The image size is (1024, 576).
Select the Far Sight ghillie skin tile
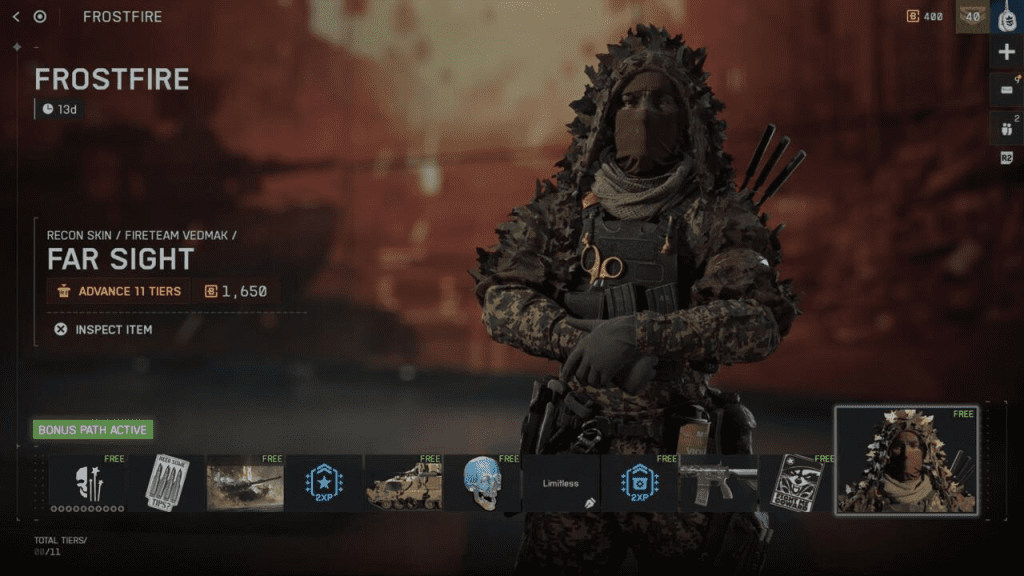pyautogui.click(x=906, y=460)
